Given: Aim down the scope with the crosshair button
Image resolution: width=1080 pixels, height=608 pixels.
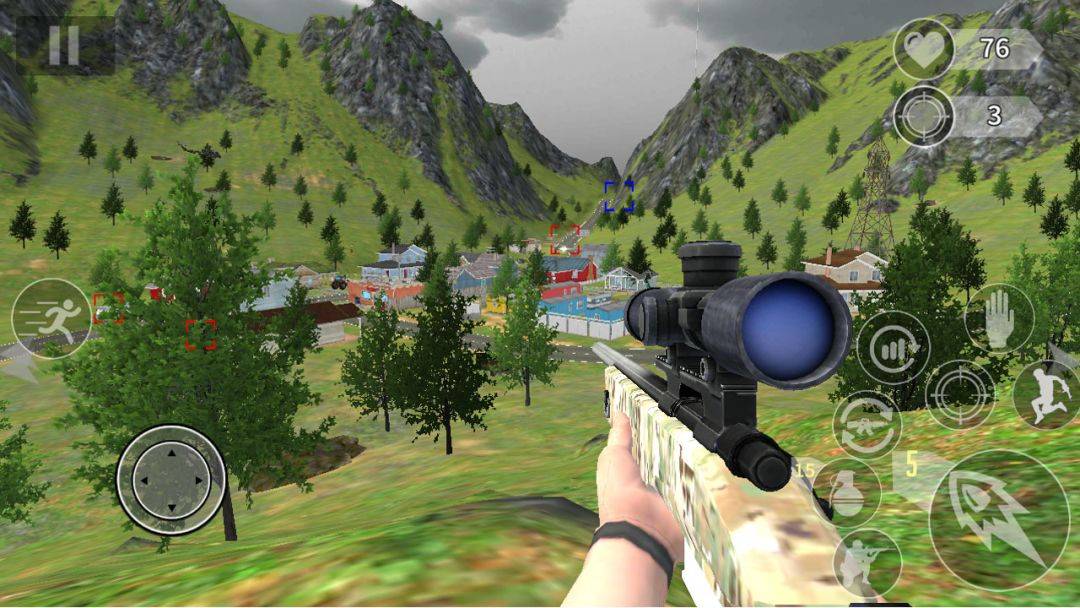Looking at the screenshot, I should 960,394.
